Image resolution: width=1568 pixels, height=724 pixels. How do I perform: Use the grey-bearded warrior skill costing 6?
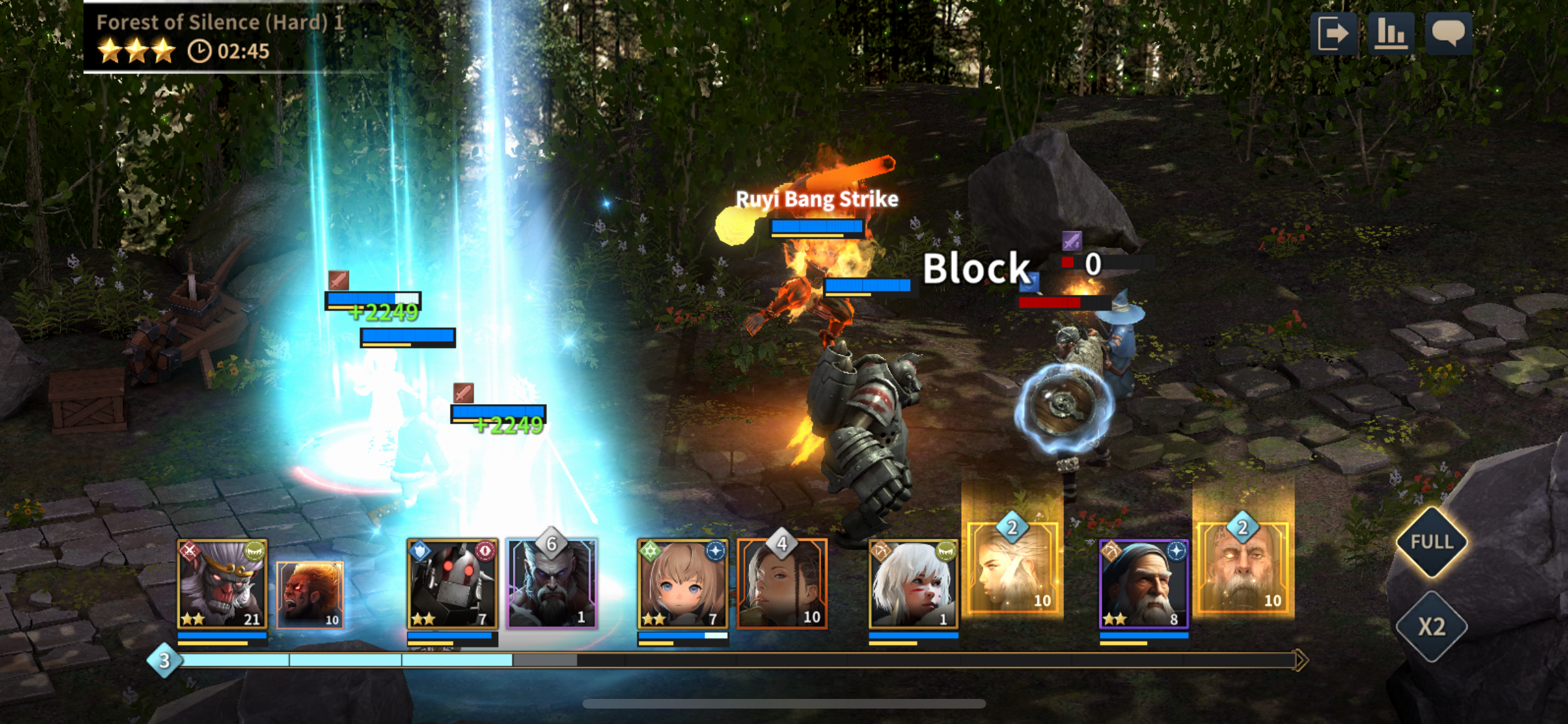pyautogui.click(x=552, y=584)
